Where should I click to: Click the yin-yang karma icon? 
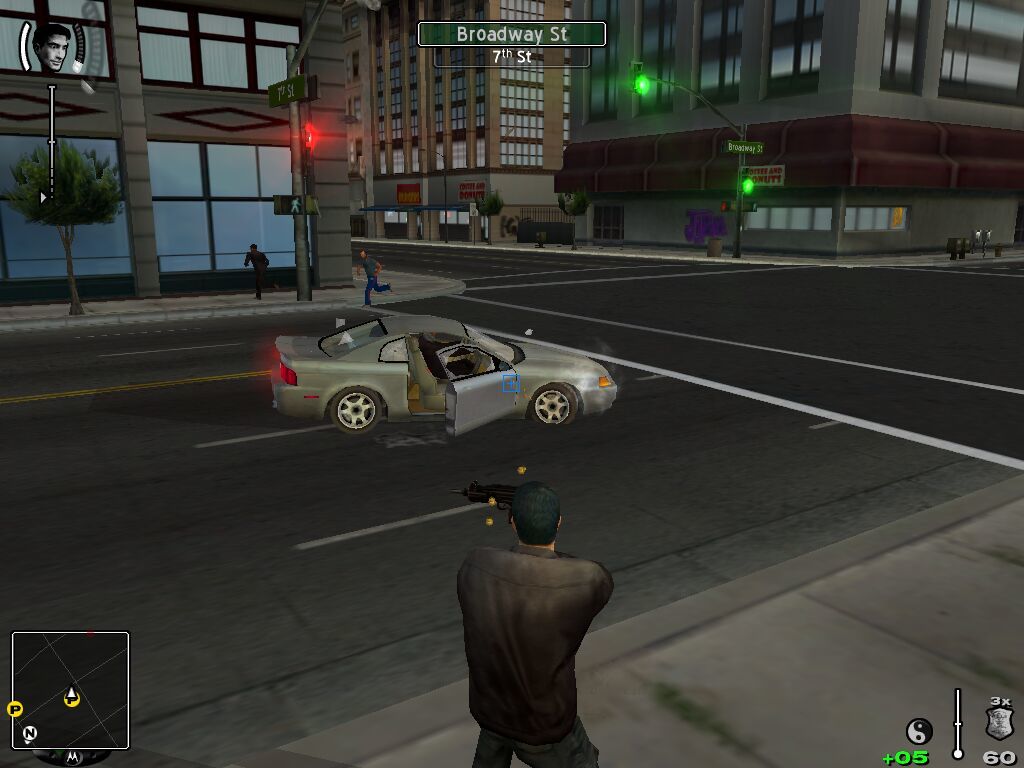(x=918, y=731)
